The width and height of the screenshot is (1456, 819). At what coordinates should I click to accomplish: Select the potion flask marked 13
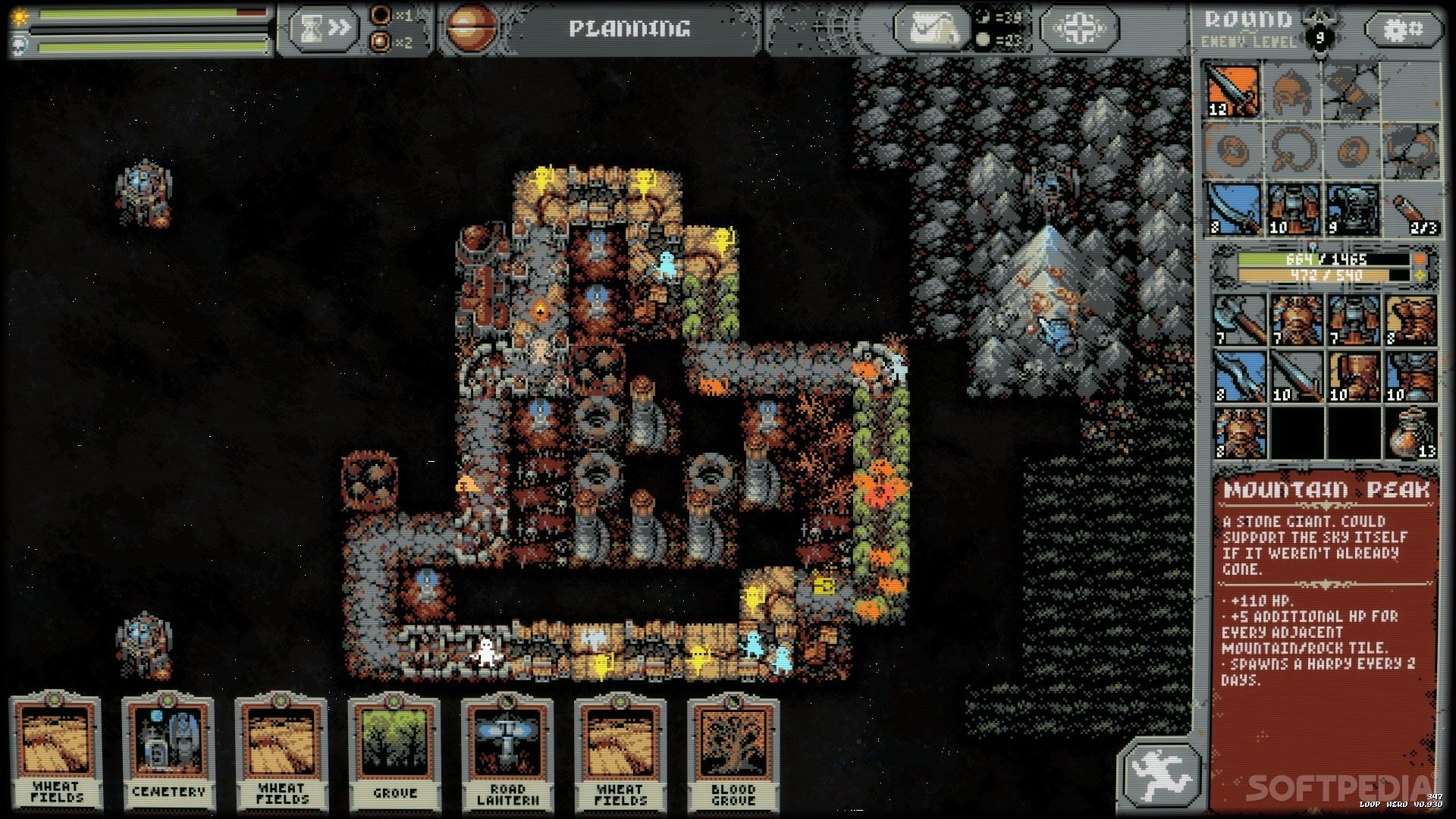click(x=1411, y=433)
